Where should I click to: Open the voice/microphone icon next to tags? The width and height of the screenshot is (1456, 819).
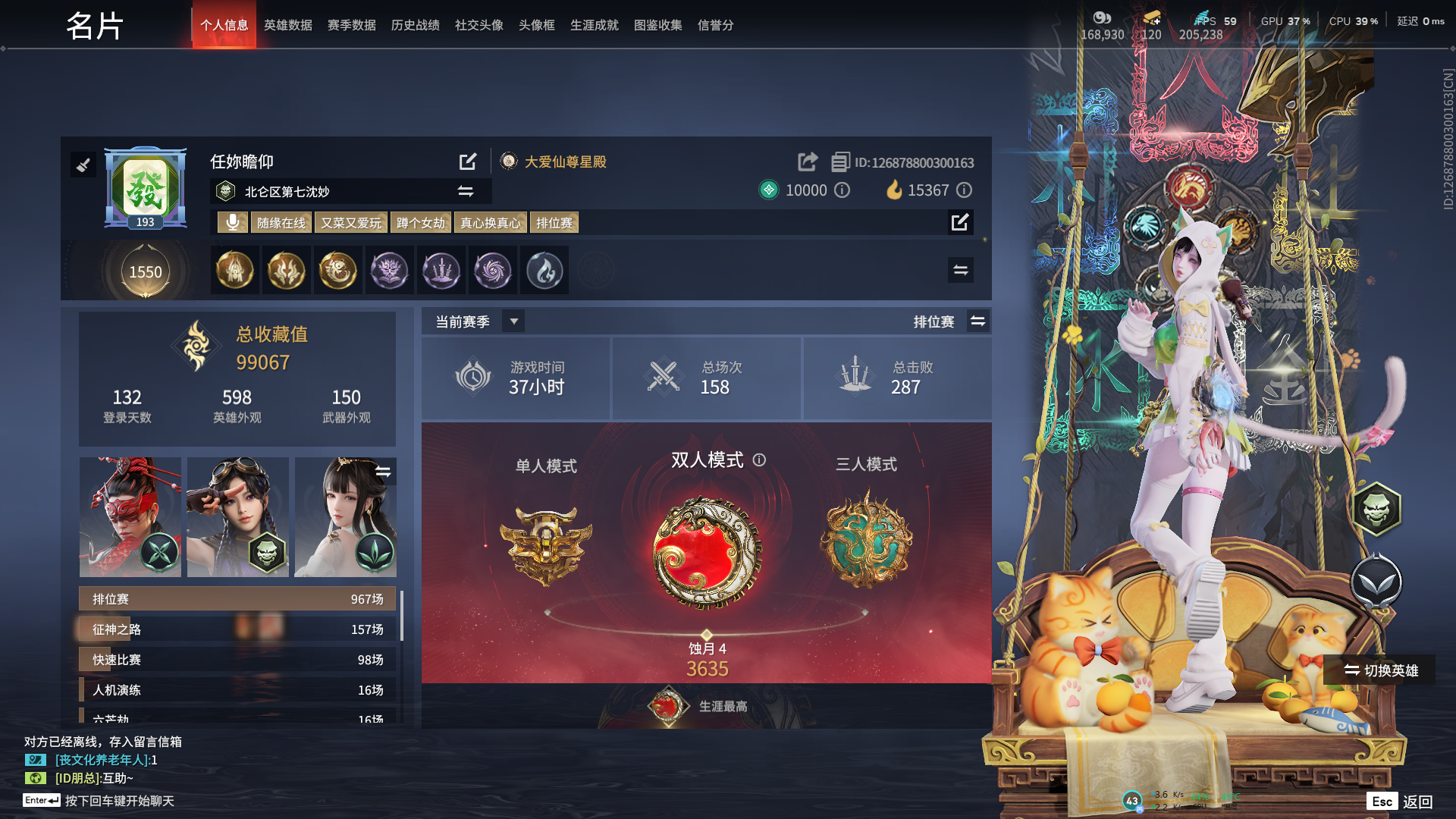tap(232, 222)
